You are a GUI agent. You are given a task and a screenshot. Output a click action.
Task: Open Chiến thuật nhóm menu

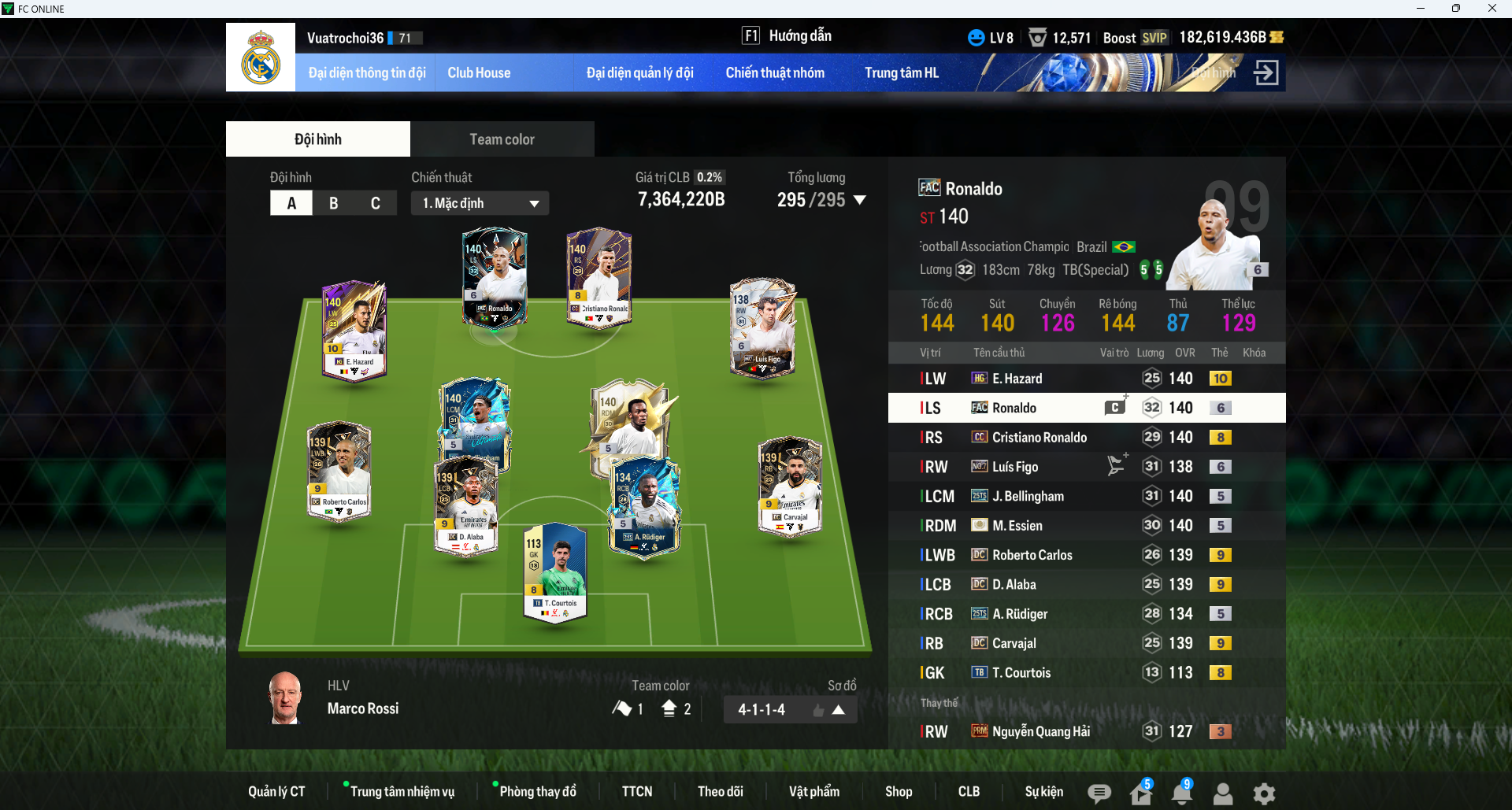point(775,72)
